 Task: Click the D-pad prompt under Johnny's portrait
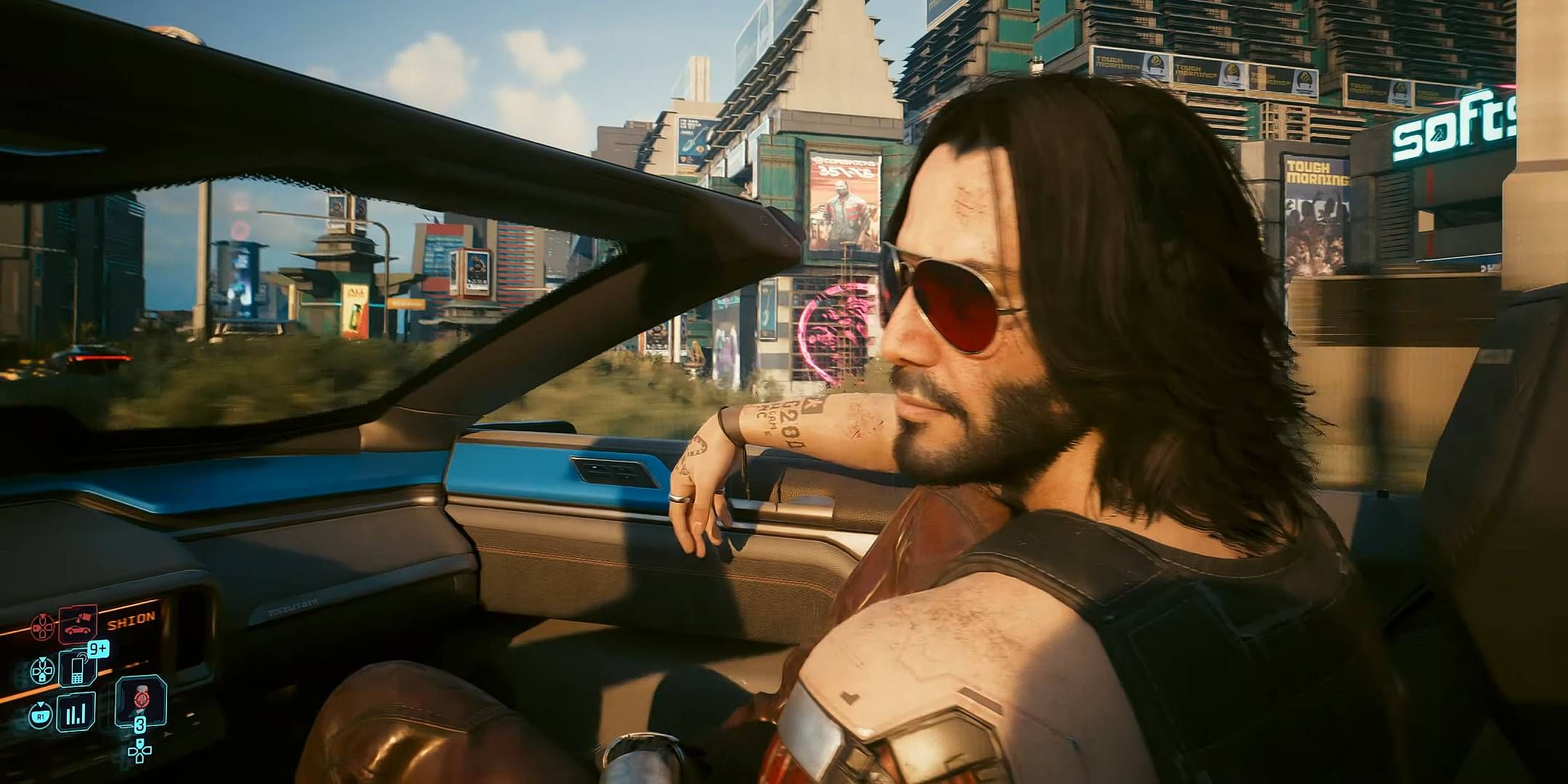click(x=139, y=753)
